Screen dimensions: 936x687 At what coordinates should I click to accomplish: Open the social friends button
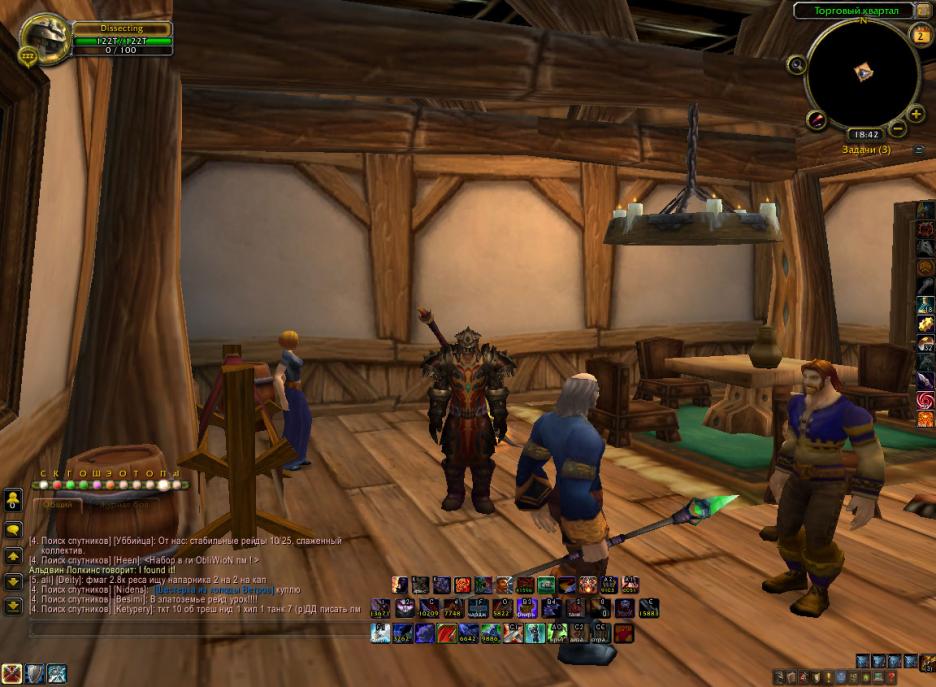click(13, 499)
